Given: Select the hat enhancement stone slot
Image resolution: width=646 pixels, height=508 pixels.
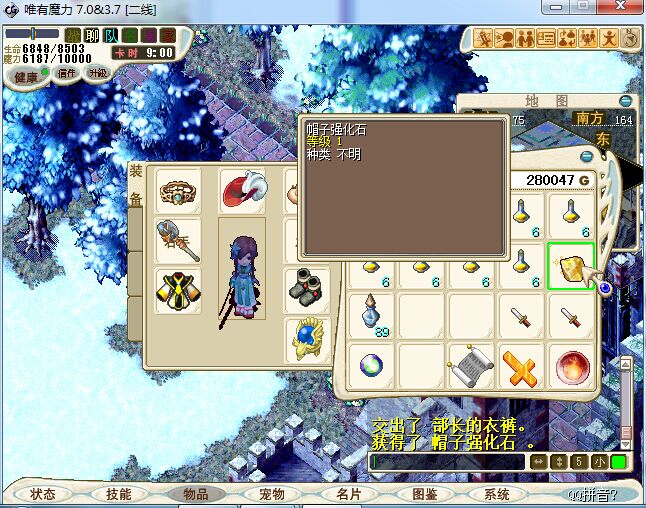Looking at the screenshot, I should tap(570, 266).
